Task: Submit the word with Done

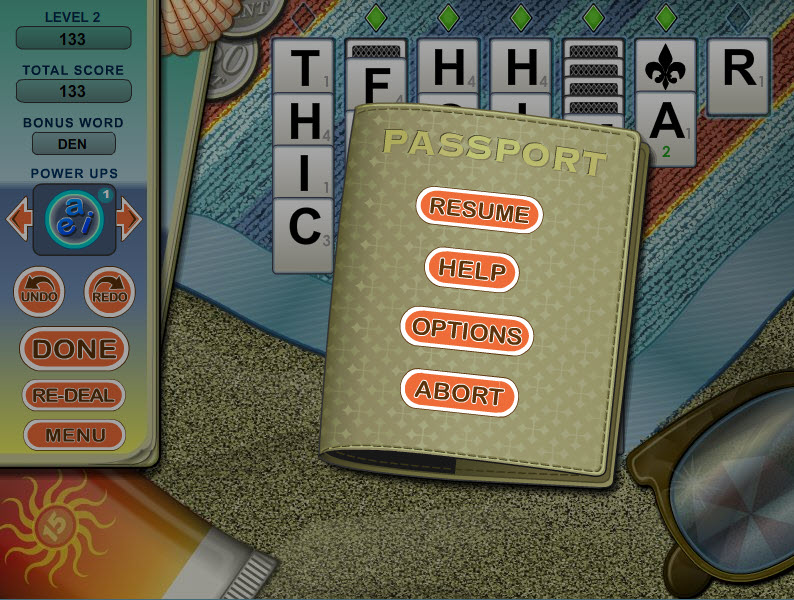Action: (75, 349)
